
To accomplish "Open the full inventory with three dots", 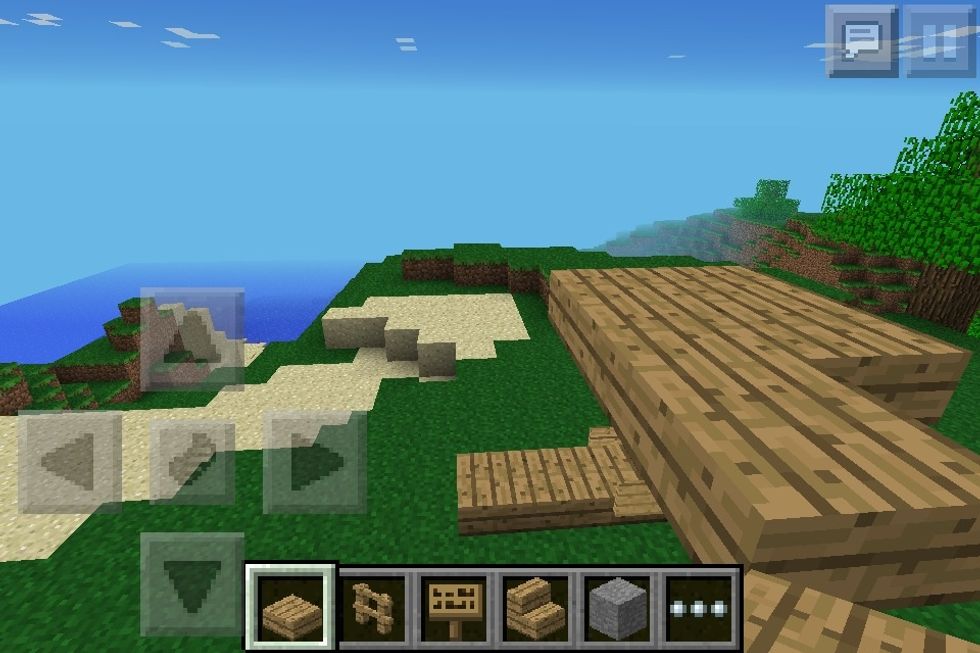I will (x=699, y=607).
